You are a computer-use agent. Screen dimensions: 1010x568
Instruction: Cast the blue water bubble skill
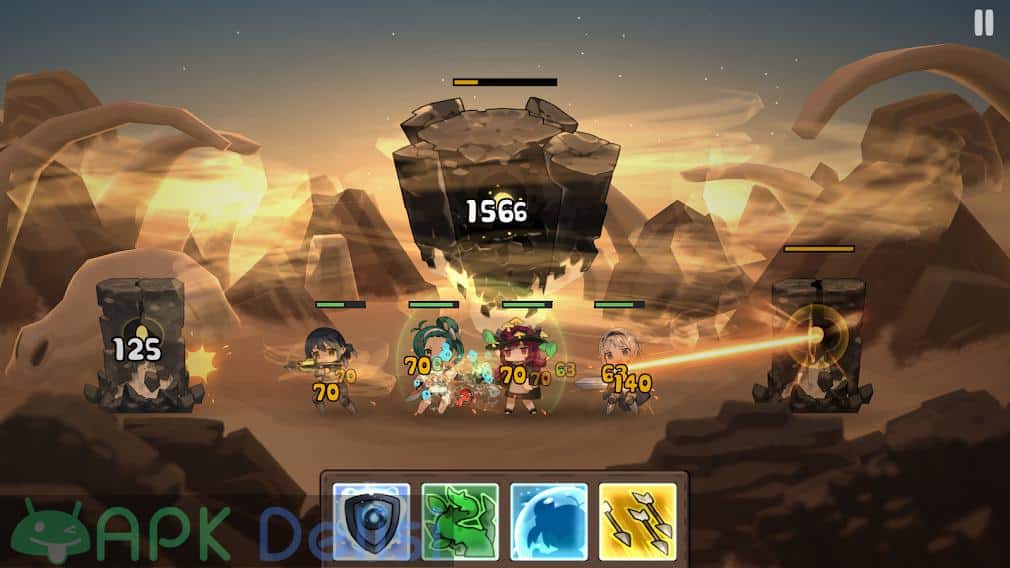tap(549, 521)
